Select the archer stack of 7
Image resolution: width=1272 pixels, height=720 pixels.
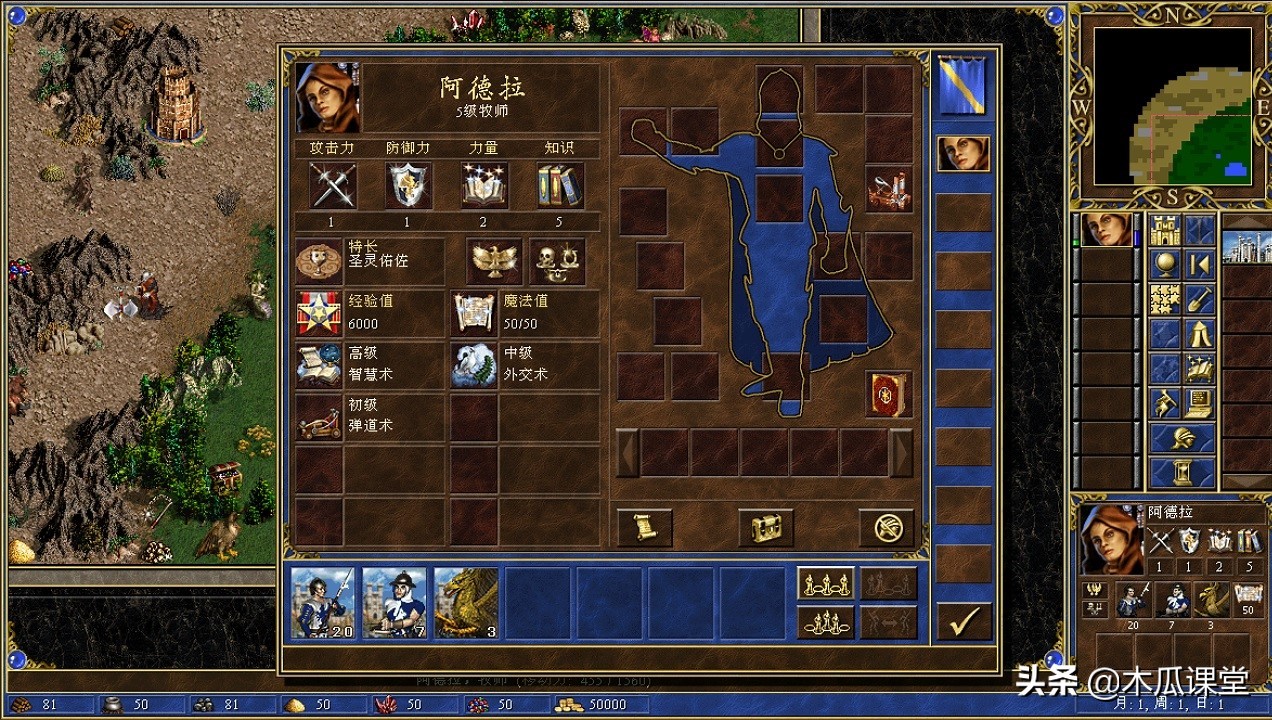pyautogui.click(x=394, y=602)
